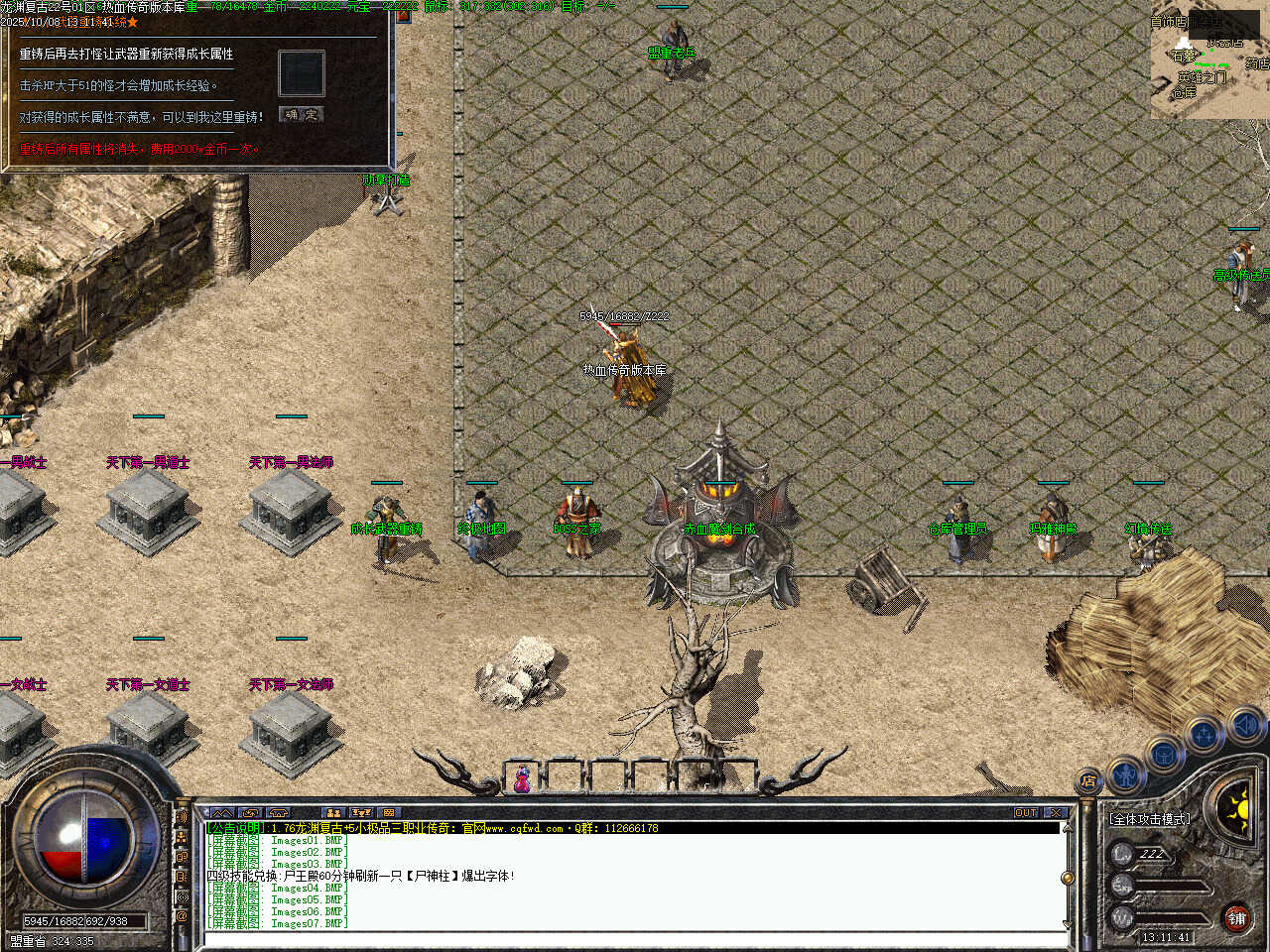Use the potion in the belt slot
This screenshot has height=952, width=1270.
pyautogui.click(x=521, y=779)
